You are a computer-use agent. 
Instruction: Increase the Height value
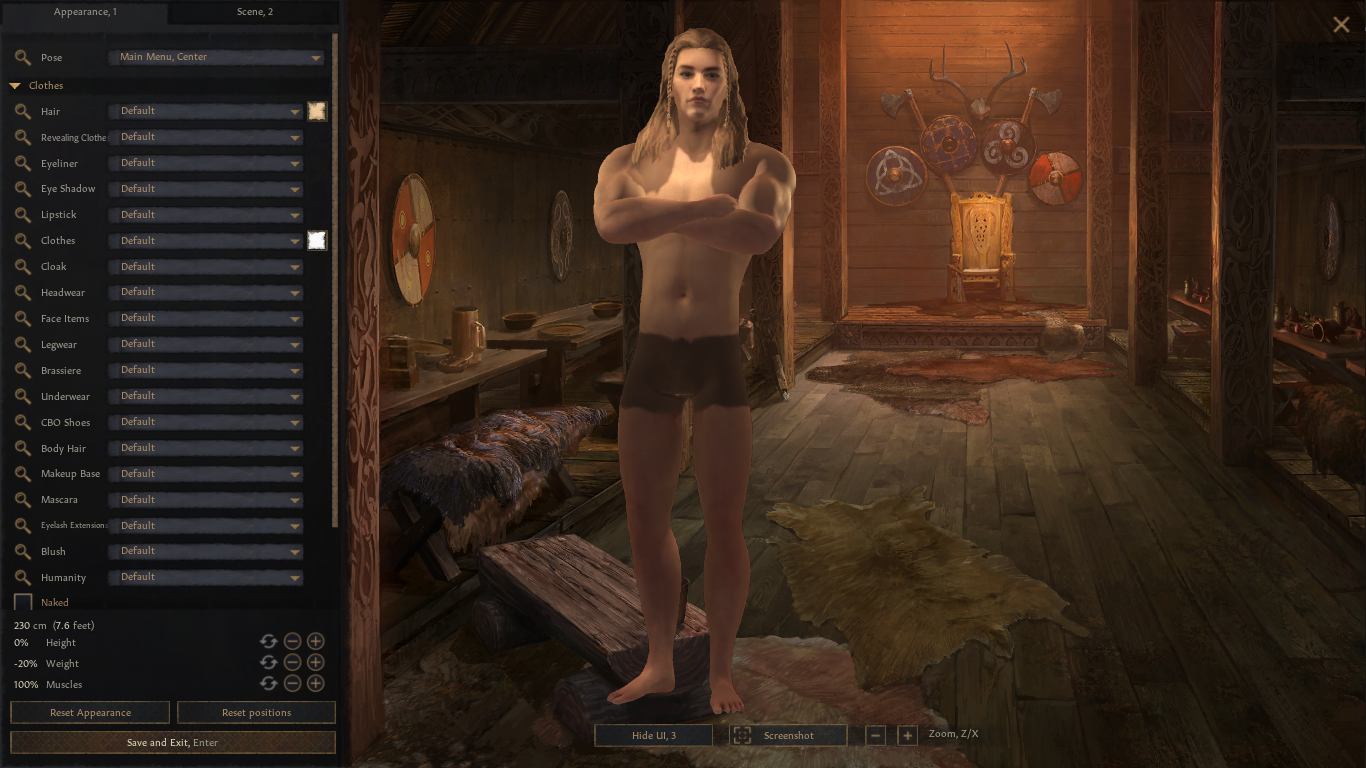tap(315, 641)
